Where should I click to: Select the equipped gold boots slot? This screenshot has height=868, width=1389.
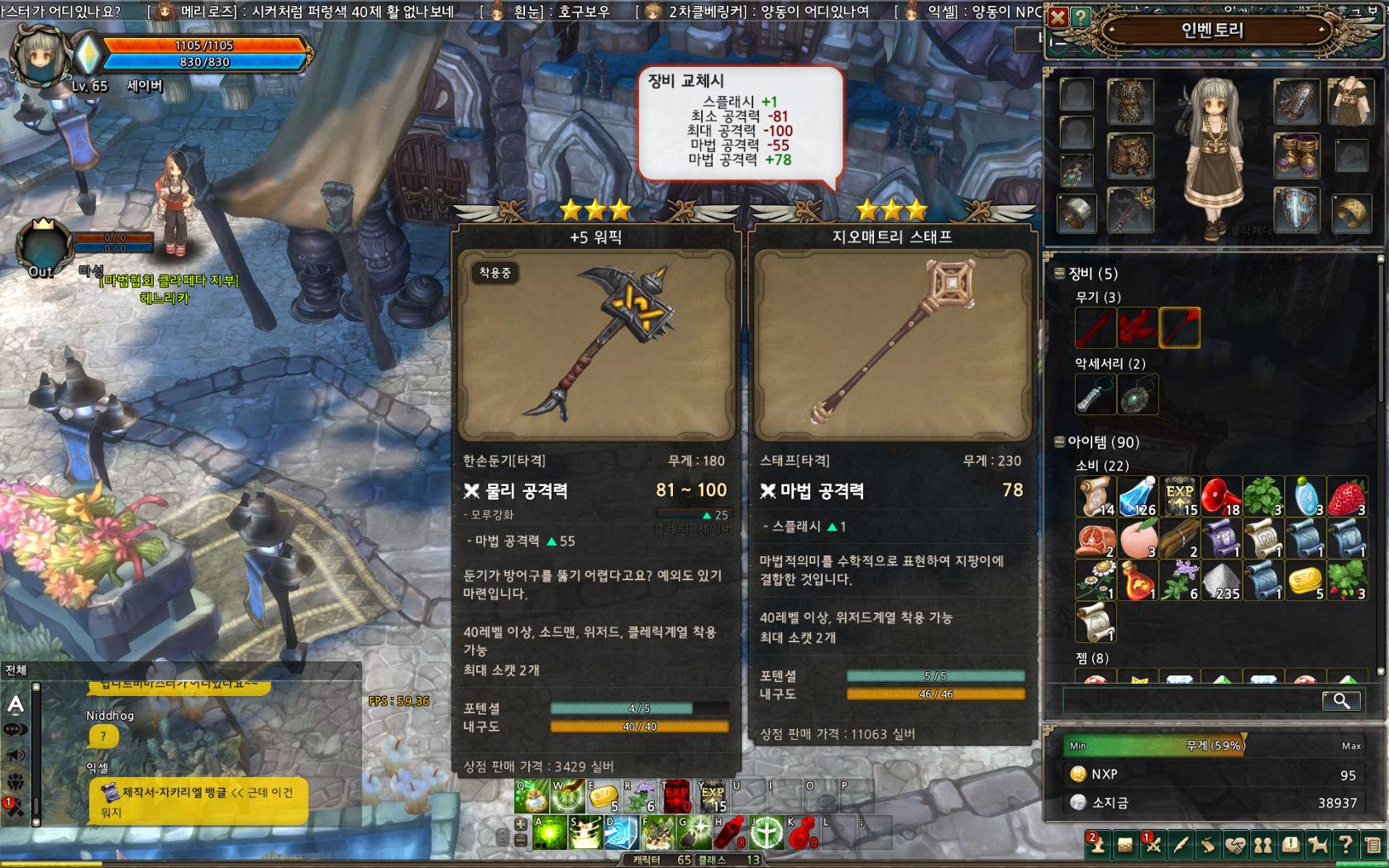click(x=1296, y=155)
